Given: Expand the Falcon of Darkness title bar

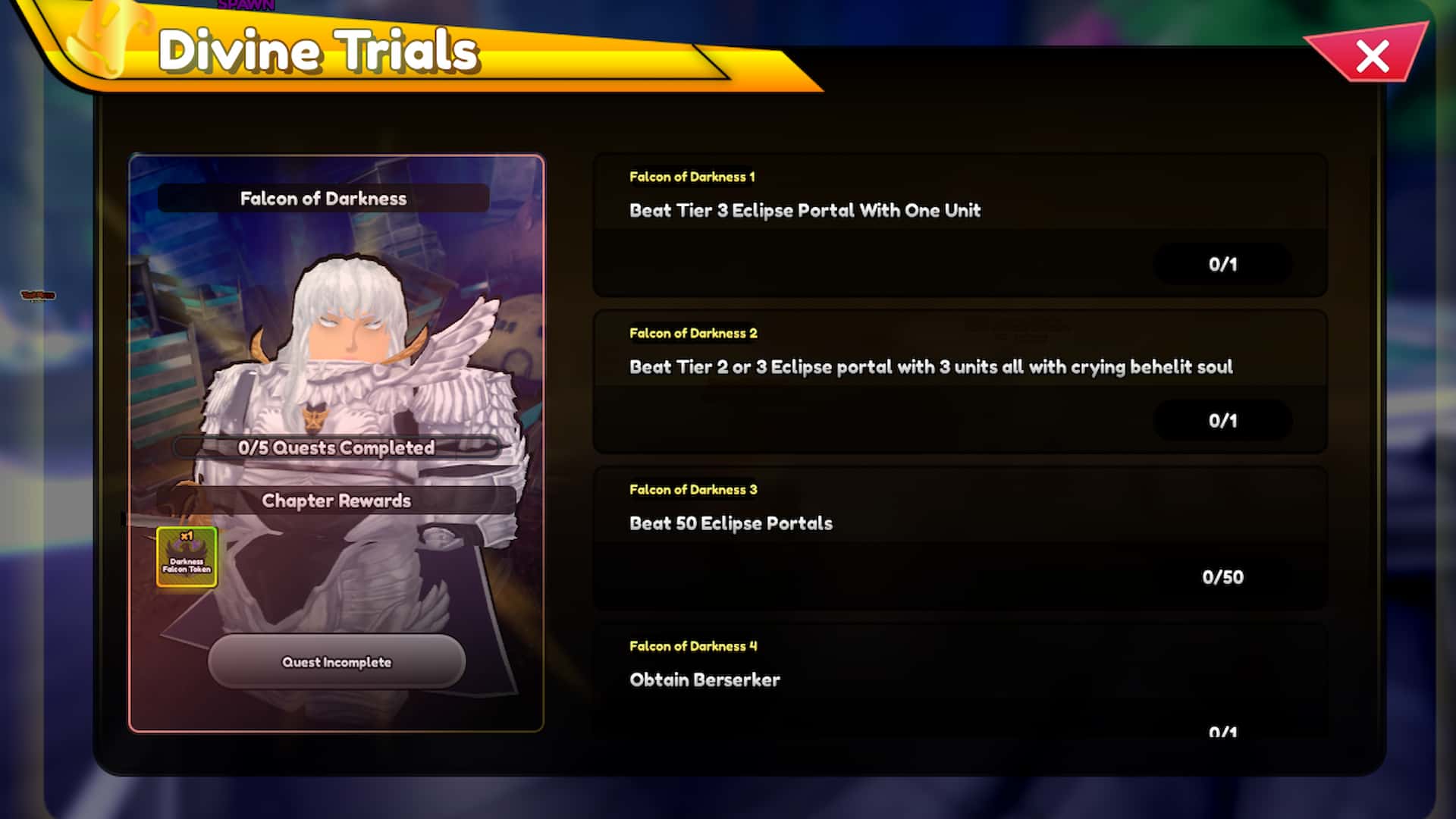Looking at the screenshot, I should click(x=325, y=199).
